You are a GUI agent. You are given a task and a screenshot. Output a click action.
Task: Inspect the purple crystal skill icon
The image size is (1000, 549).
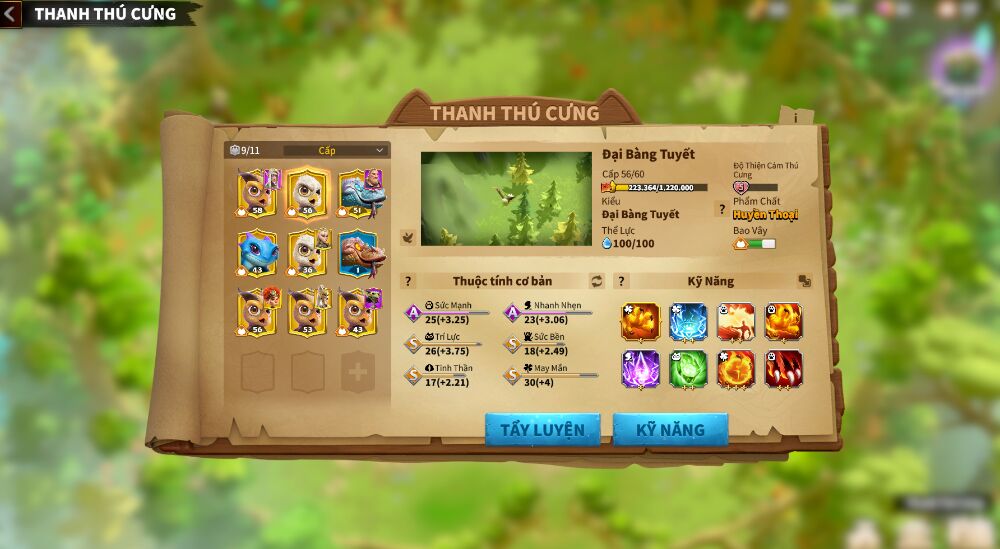point(640,369)
